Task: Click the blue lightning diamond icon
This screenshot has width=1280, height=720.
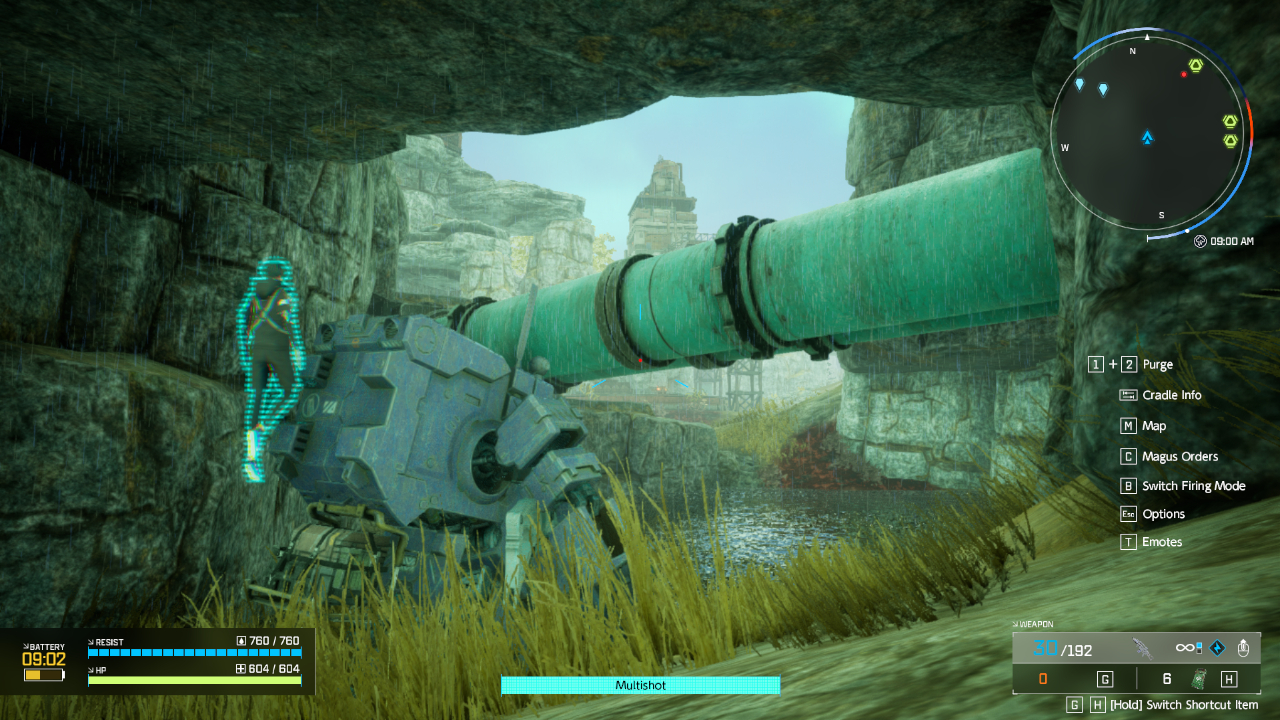Action: pos(1217,648)
